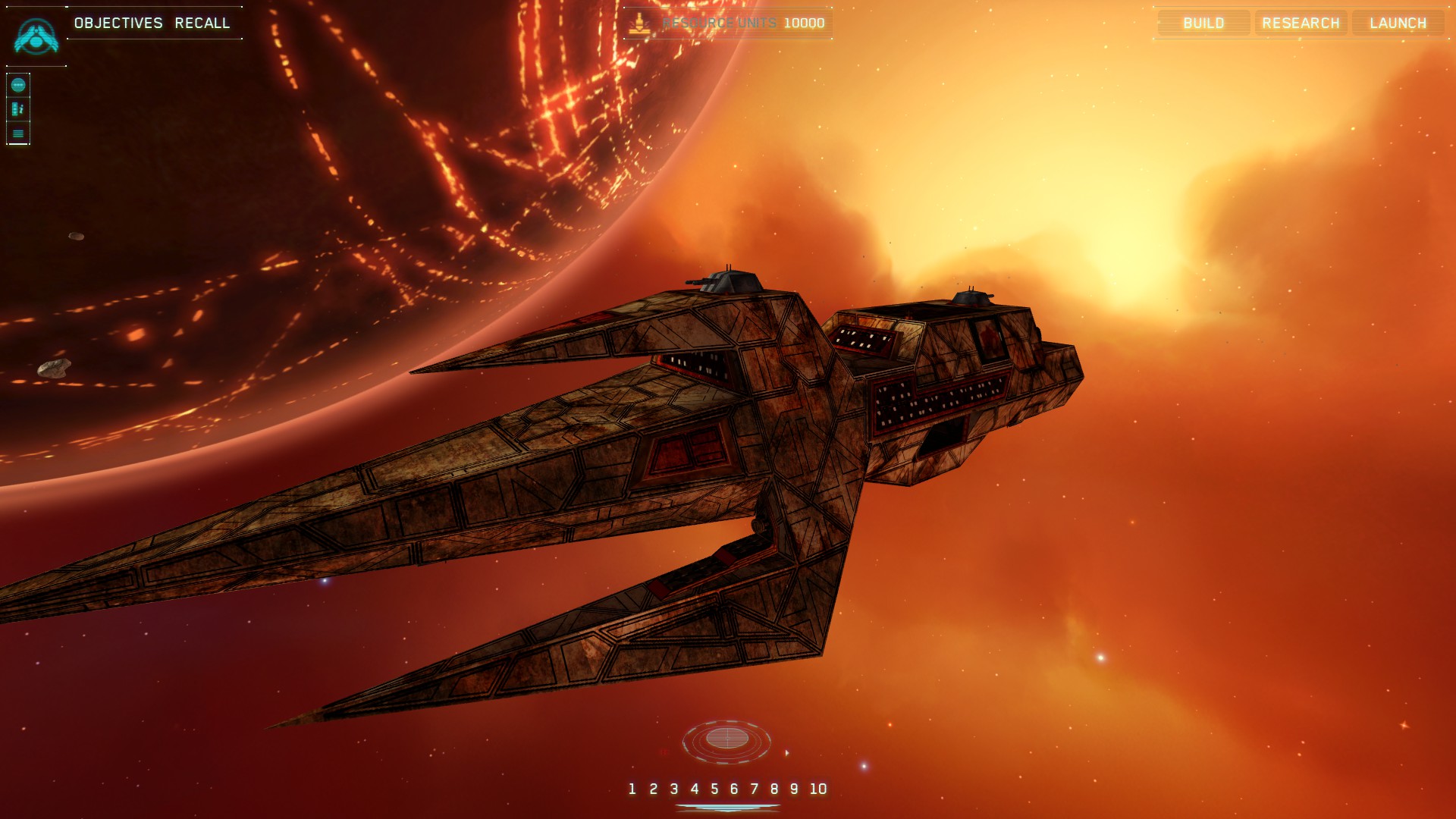Screen dimensions: 1456x819
Task: Select control group 2
Action: (653, 789)
